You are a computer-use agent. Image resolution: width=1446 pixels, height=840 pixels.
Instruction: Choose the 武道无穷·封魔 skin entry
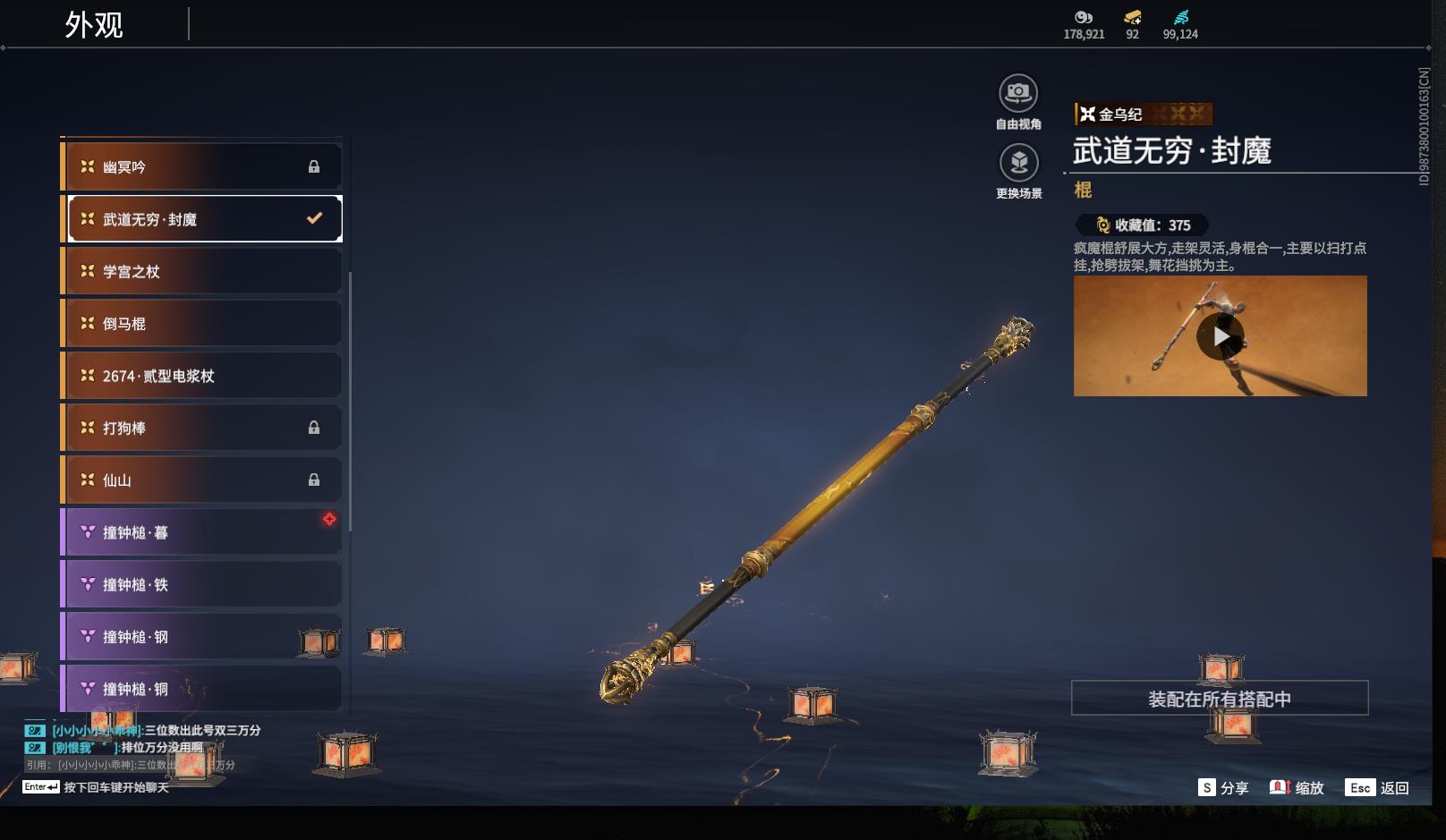coord(202,219)
